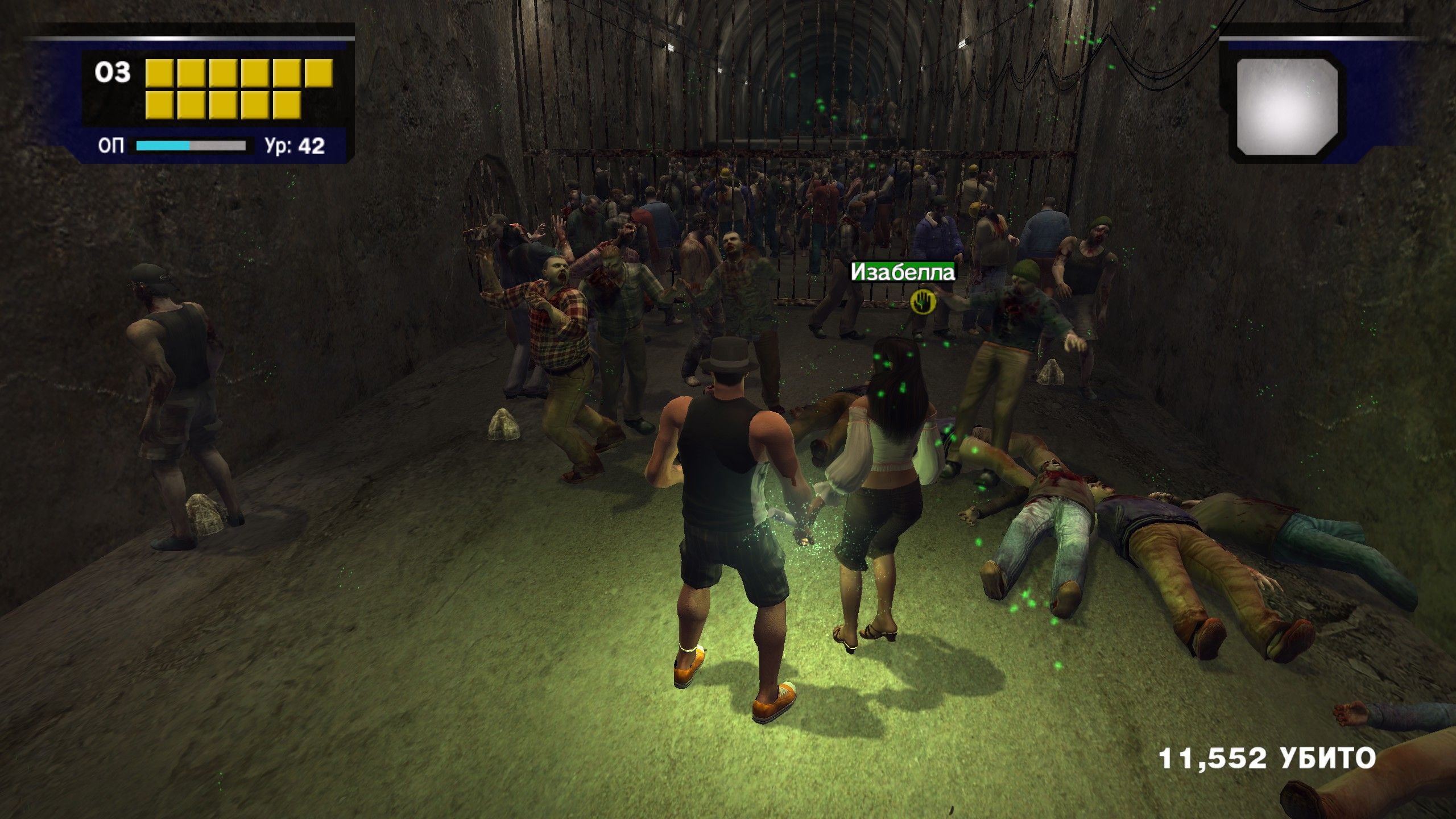The image size is (1456, 819).
Task: Click the blue ОП experience progress bar
Action: pyautogui.click(x=162, y=145)
